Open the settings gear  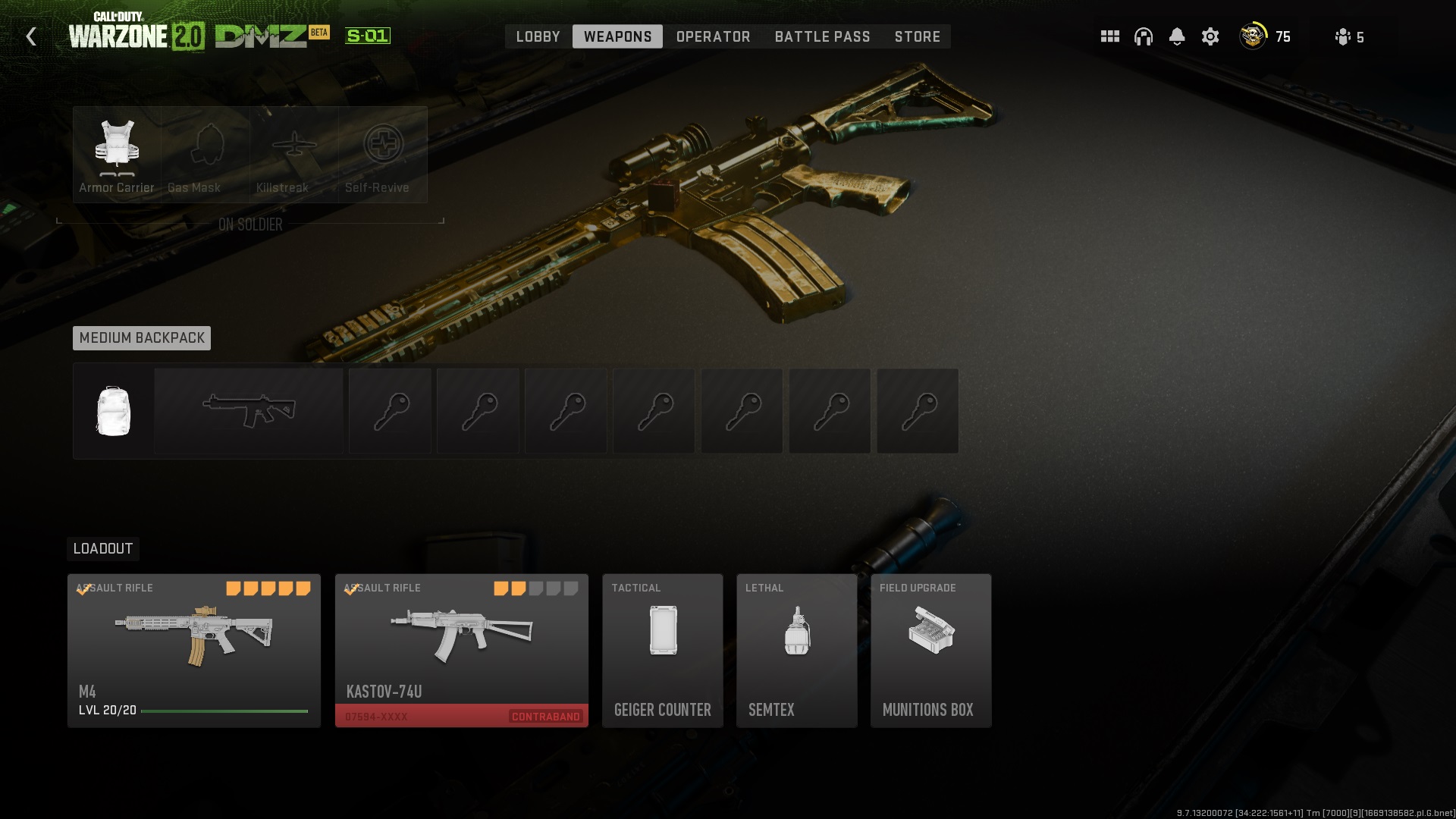pyautogui.click(x=1211, y=36)
